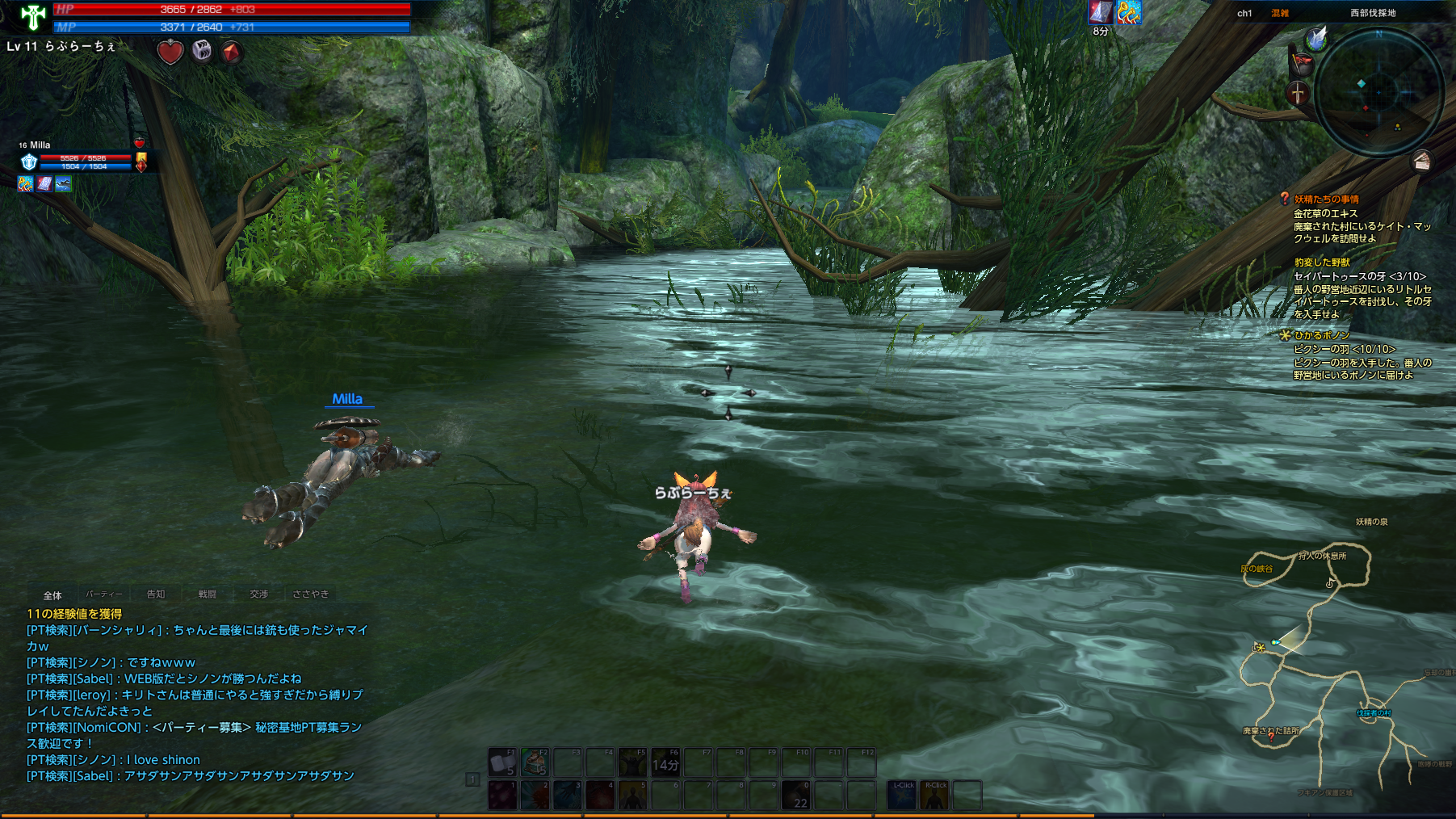Screen dimensions: 1456x819
Task: Use the item in hotbar slot 0
Action: (x=796, y=795)
